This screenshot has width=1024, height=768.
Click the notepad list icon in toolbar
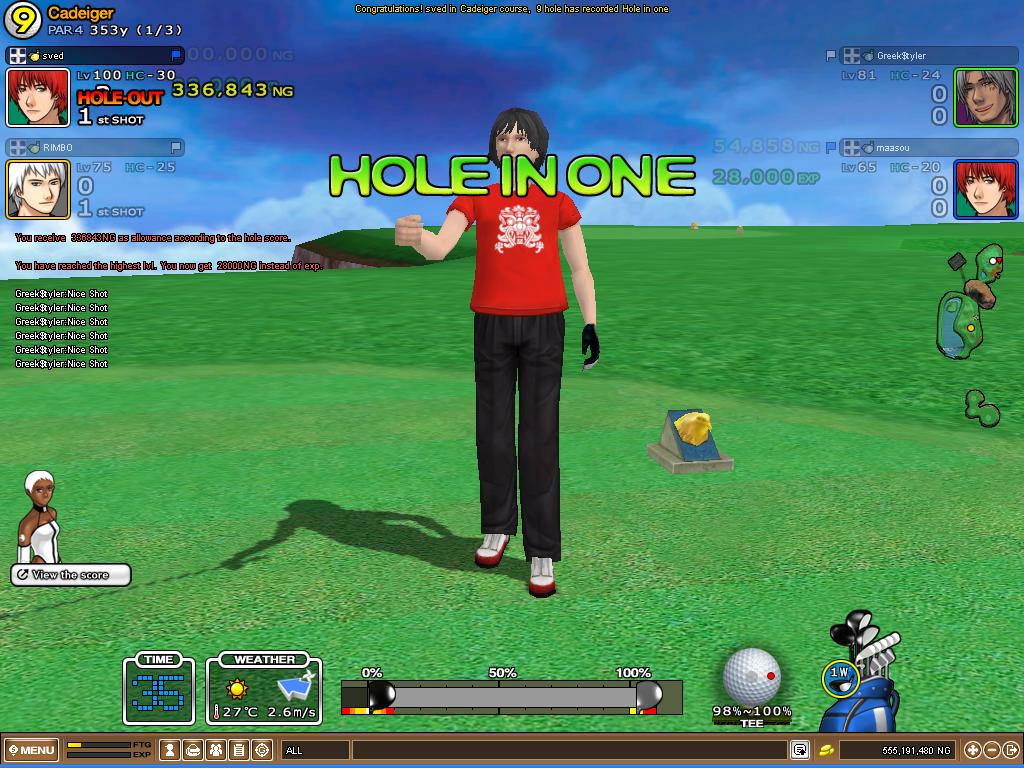(239, 750)
